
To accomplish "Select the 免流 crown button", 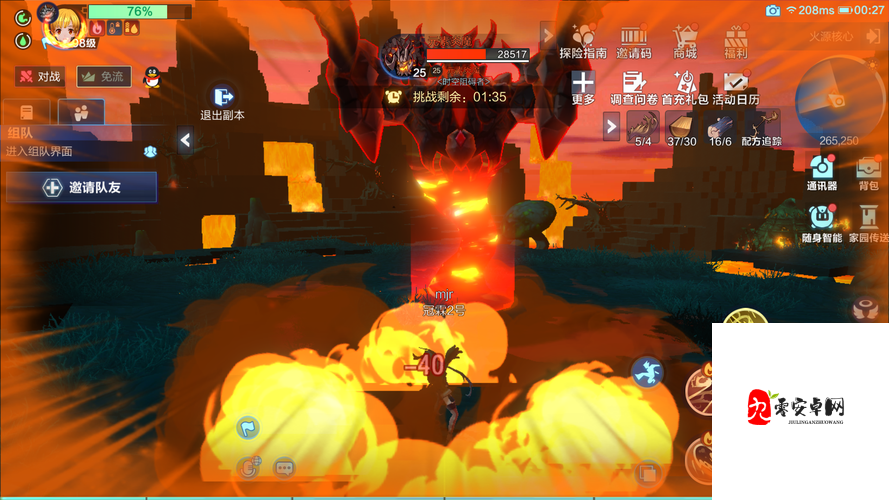I will (104, 76).
